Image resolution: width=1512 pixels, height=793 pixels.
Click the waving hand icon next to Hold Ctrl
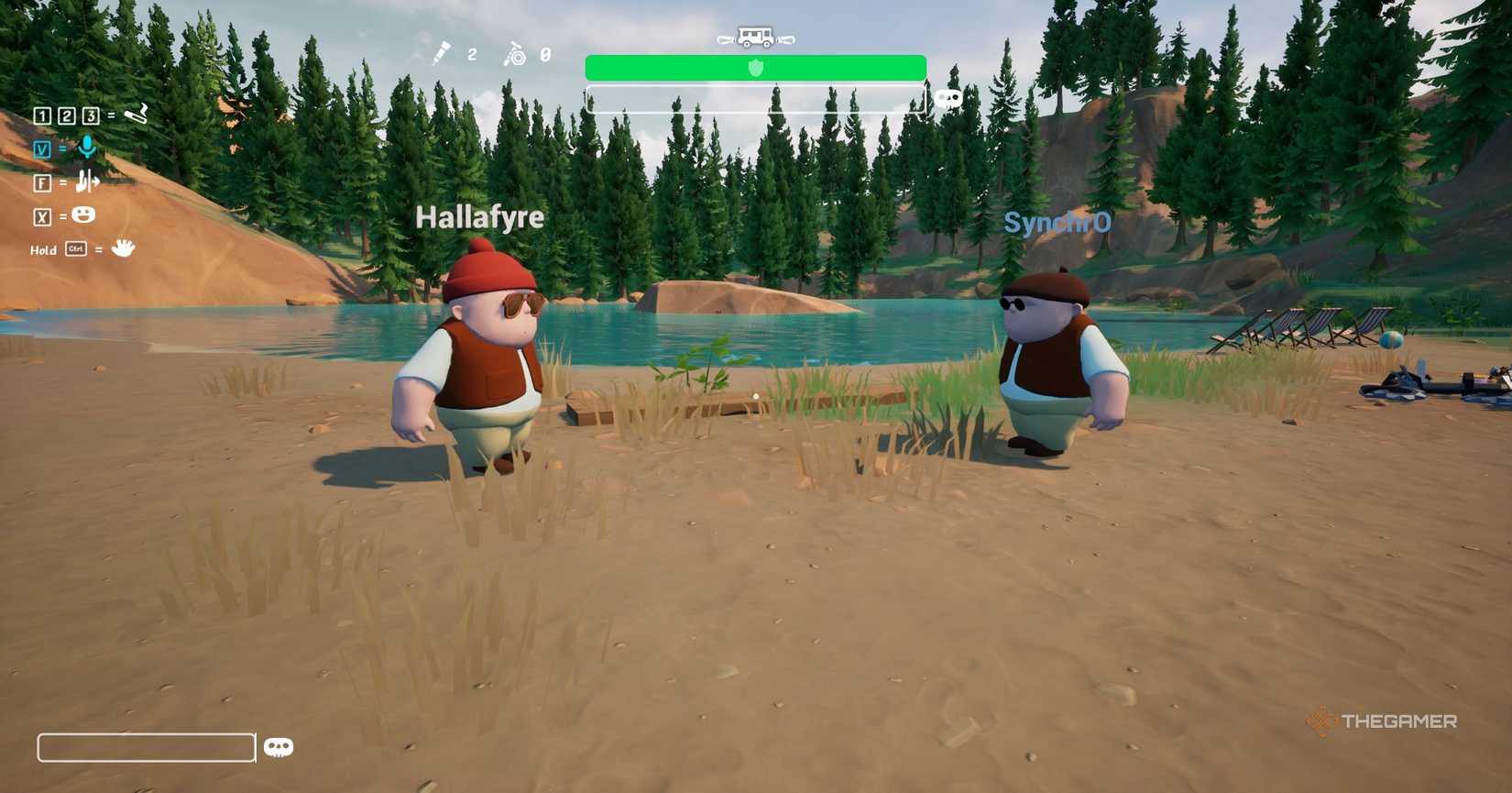point(123,248)
